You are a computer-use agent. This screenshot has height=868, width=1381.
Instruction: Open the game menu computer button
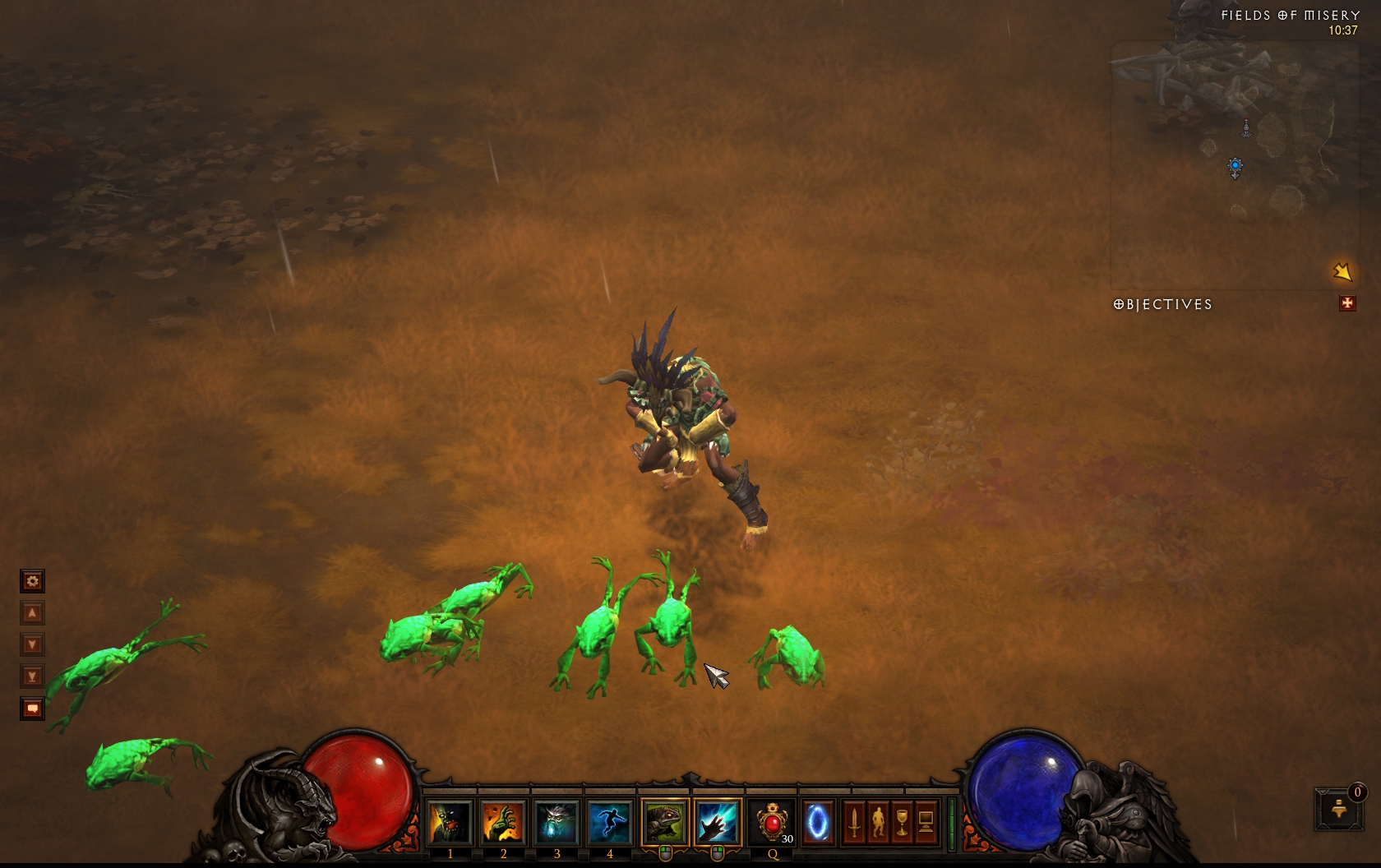tap(926, 822)
